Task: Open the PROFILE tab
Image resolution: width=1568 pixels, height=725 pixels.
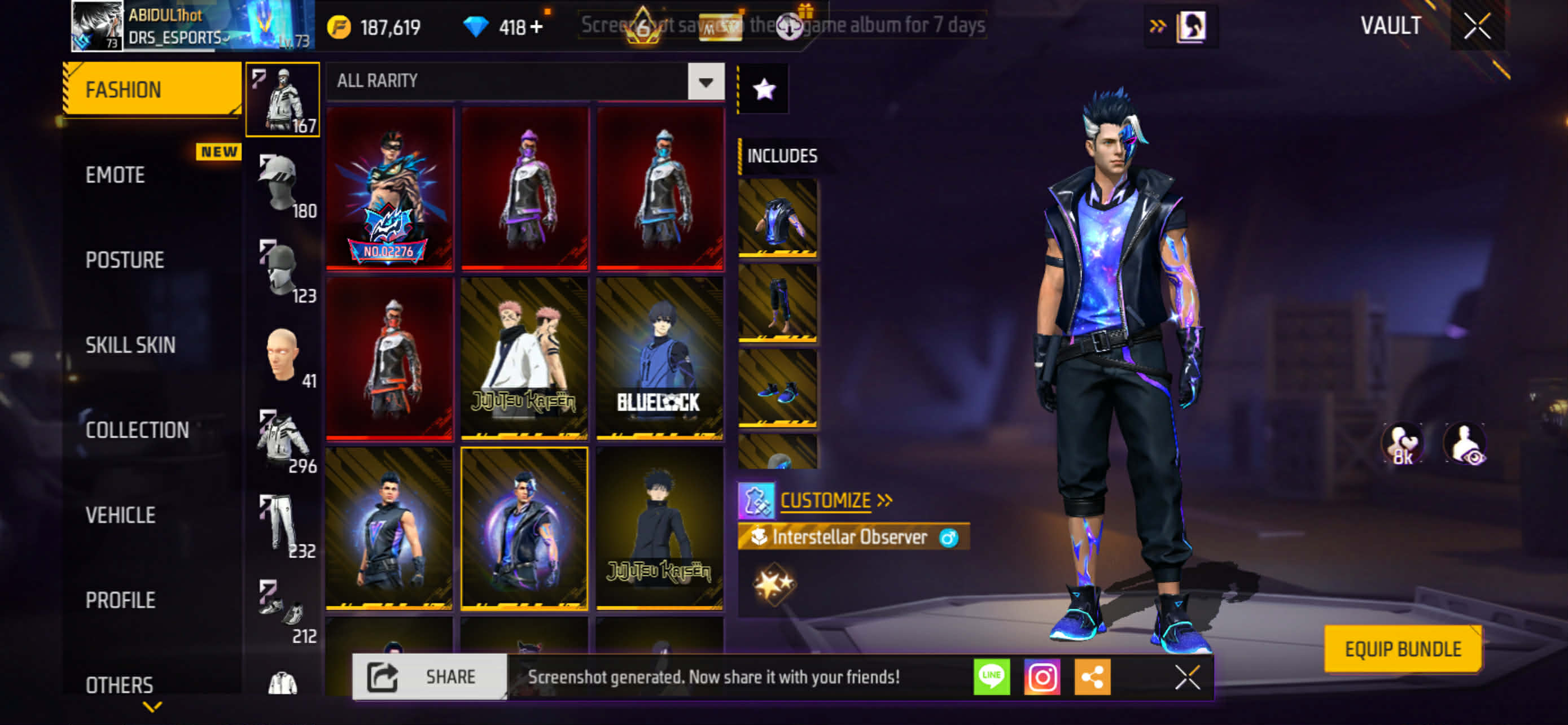Action: 121,600
